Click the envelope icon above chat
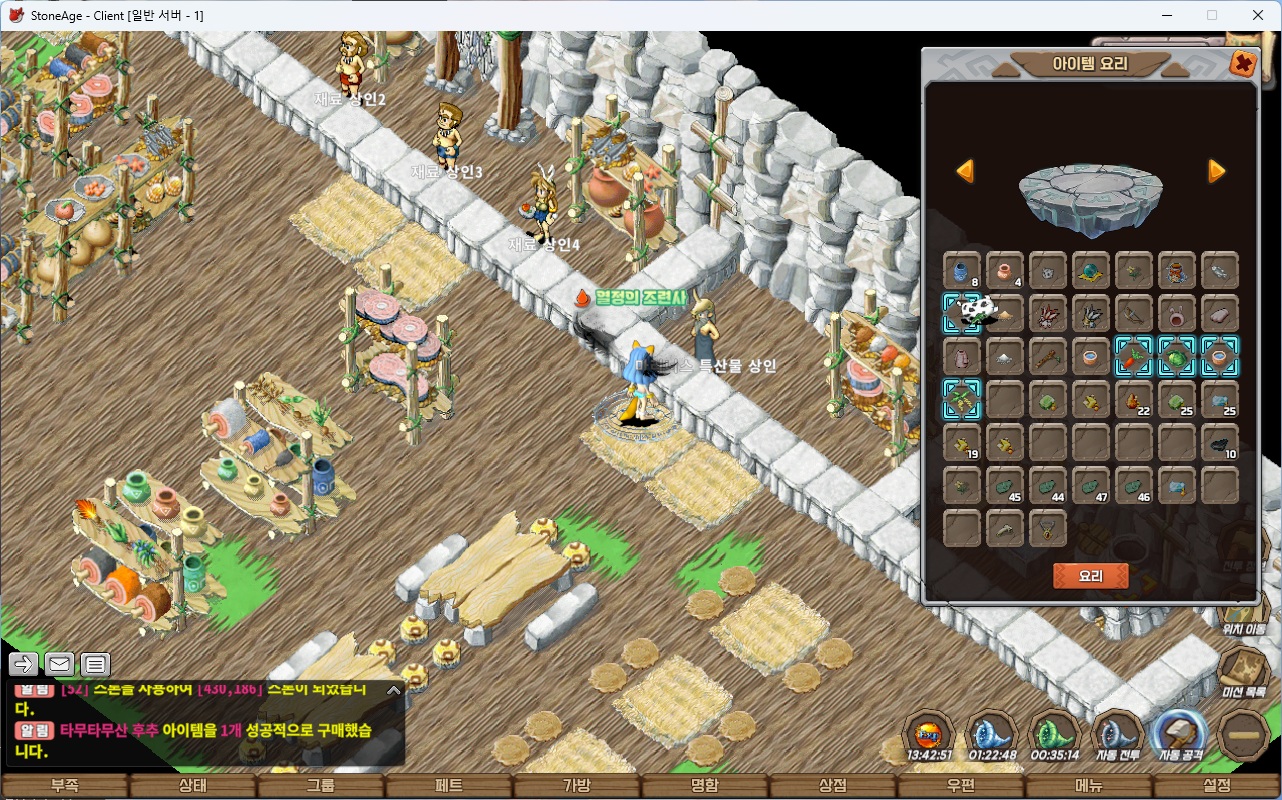This screenshot has width=1282, height=800. click(x=59, y=664)
